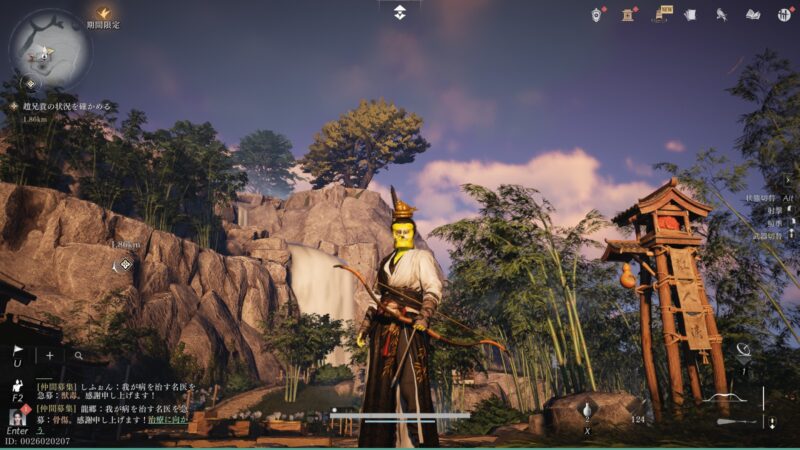800x450 pixels.
Task: Open the stacked pages icon in top bar
Action: [692, 14]
